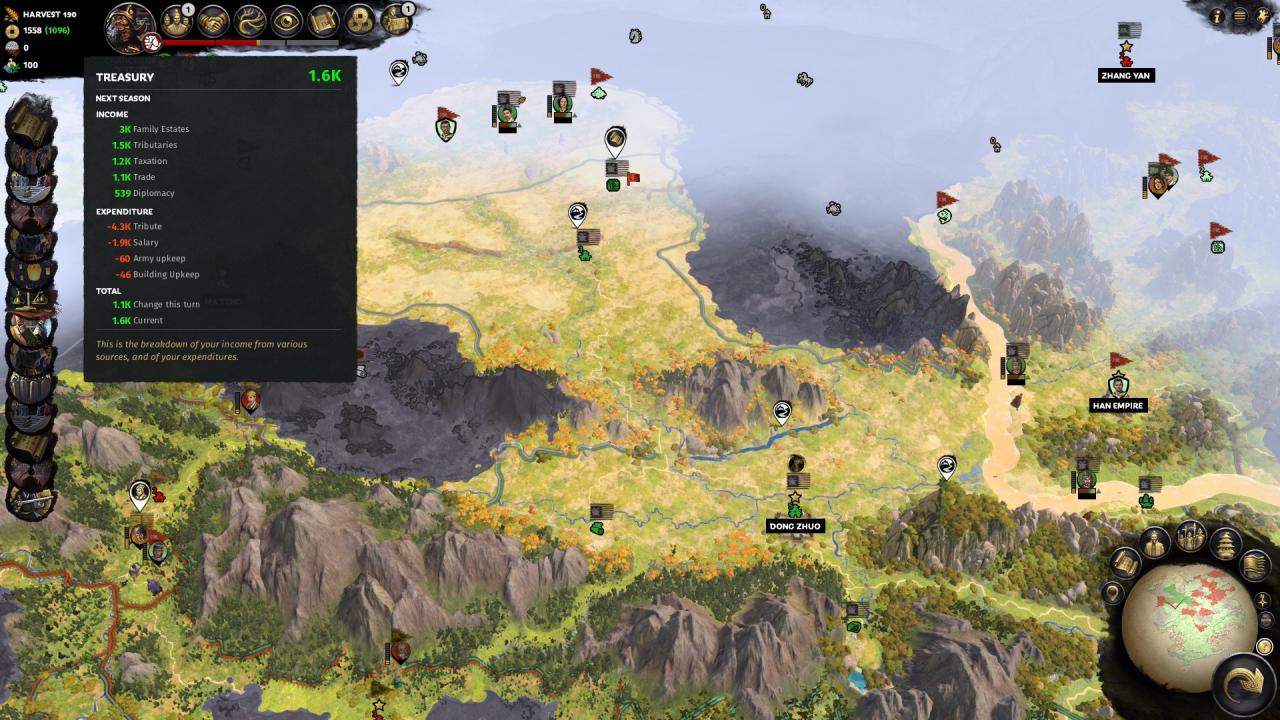End the turn with the arrow button
The height and width of the screenshot is (720, 1280).
coord(1243,682)
